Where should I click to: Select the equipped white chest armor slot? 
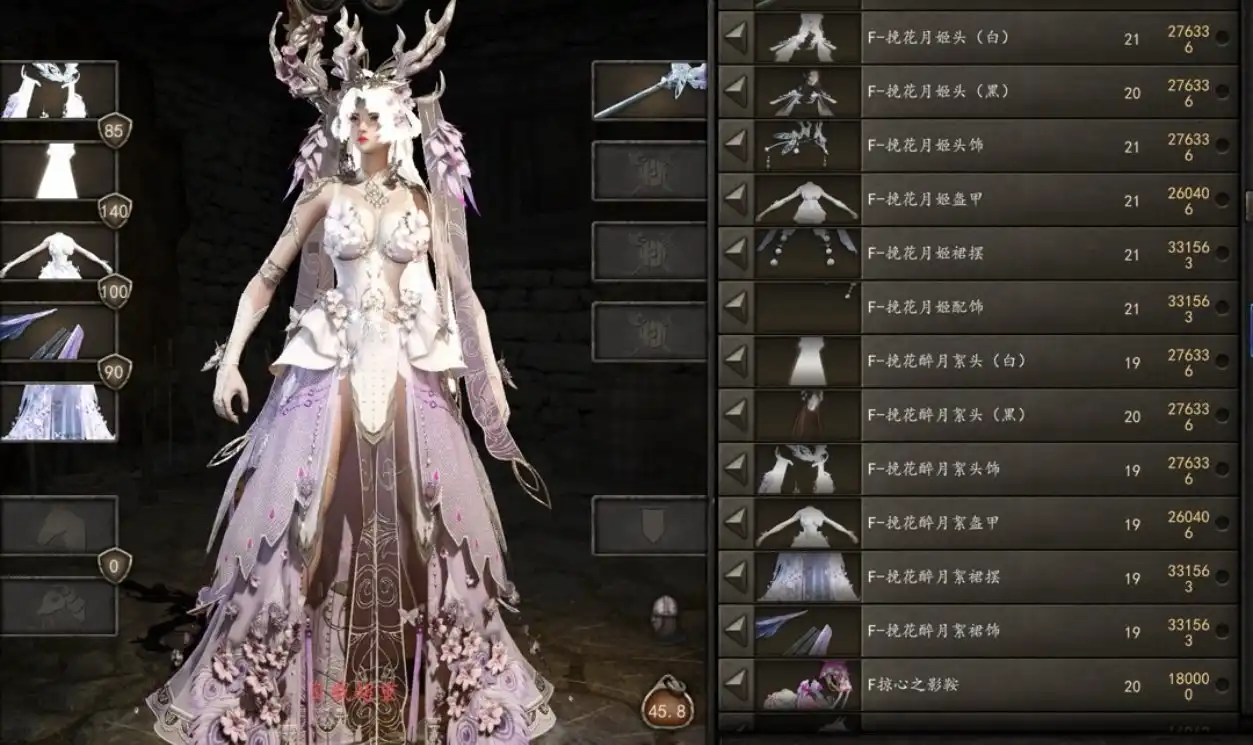click(x=58, y=251)
